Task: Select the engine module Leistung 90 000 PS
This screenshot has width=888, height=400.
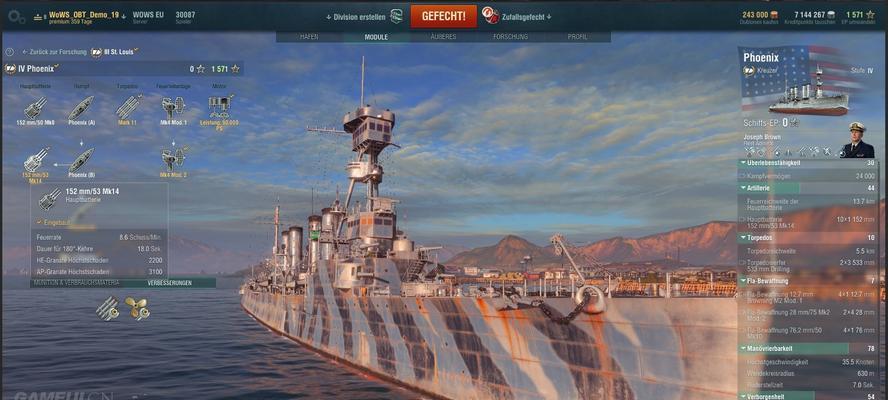Action: (x=219, y=109)
